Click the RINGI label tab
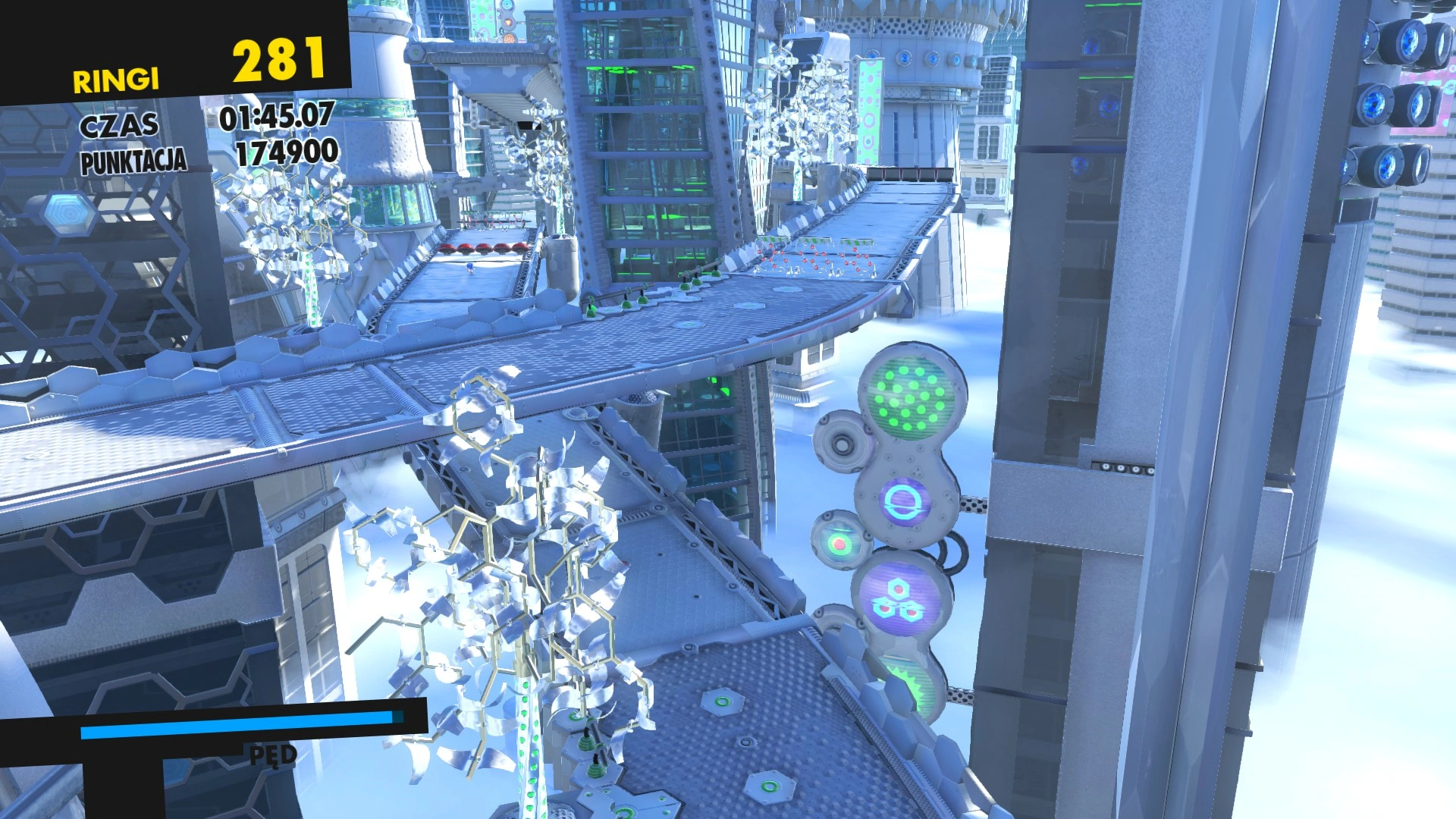The image size is (1456, 819). coord(118,78)
